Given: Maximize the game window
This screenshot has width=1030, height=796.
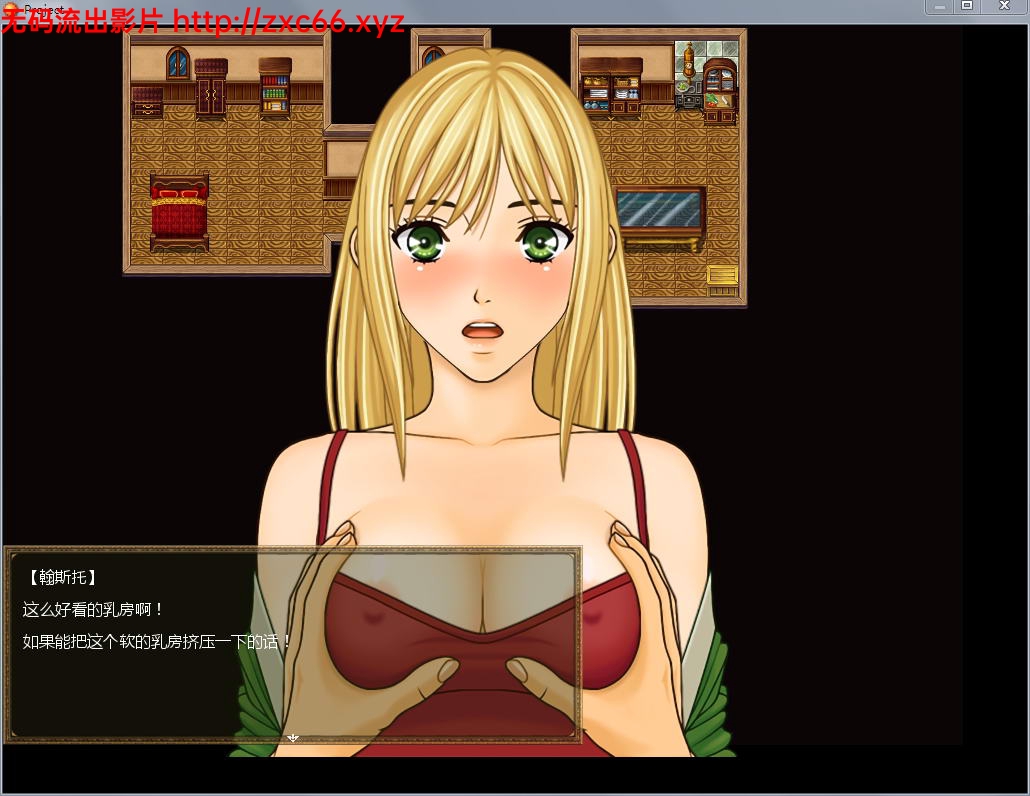Looking at the screenshot, I should [x=967, y=6].
